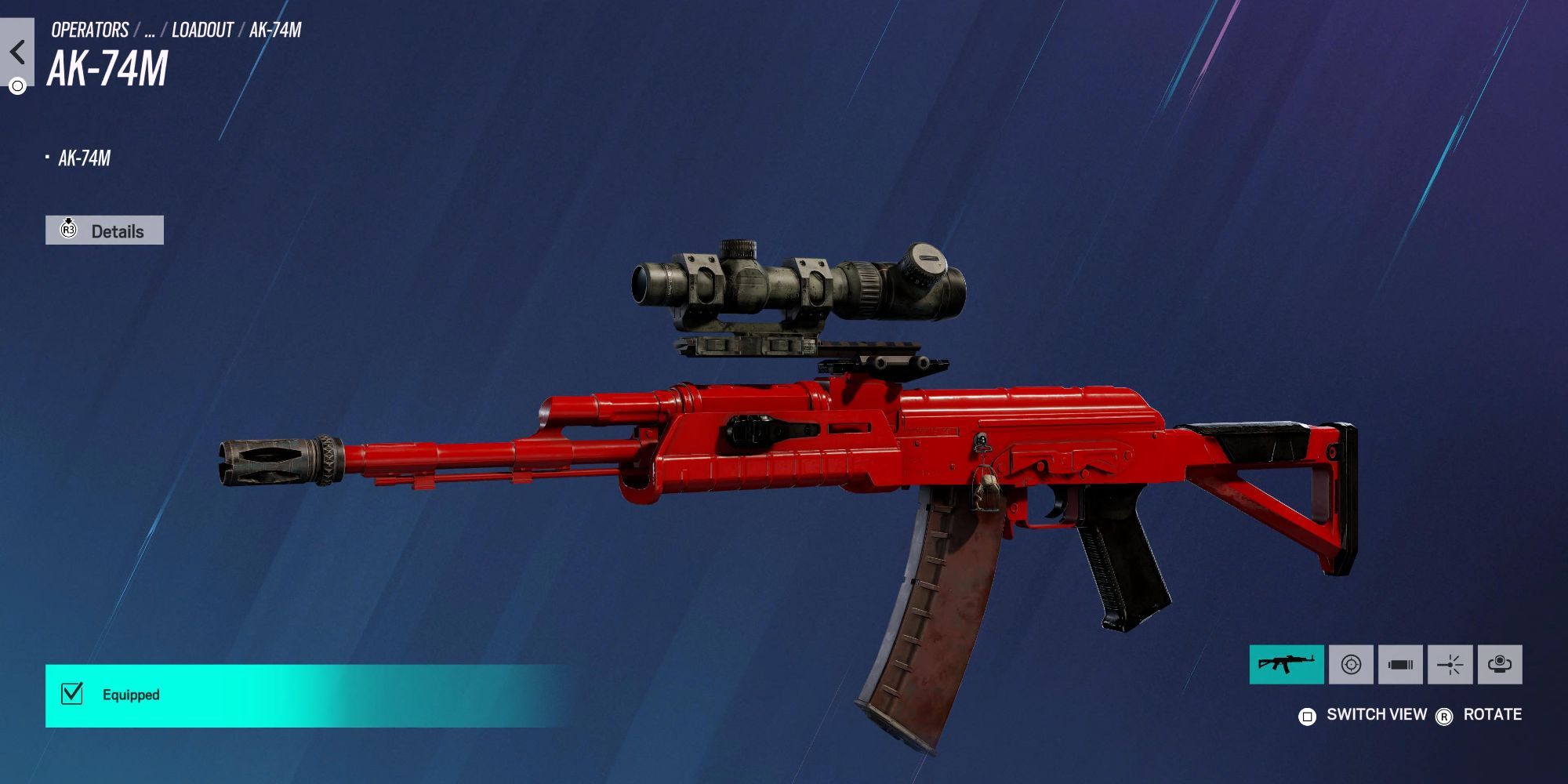The image size is (1568, 784).
Task: Expand the breadcrumb ellipsis
Action: click(152, 30)
